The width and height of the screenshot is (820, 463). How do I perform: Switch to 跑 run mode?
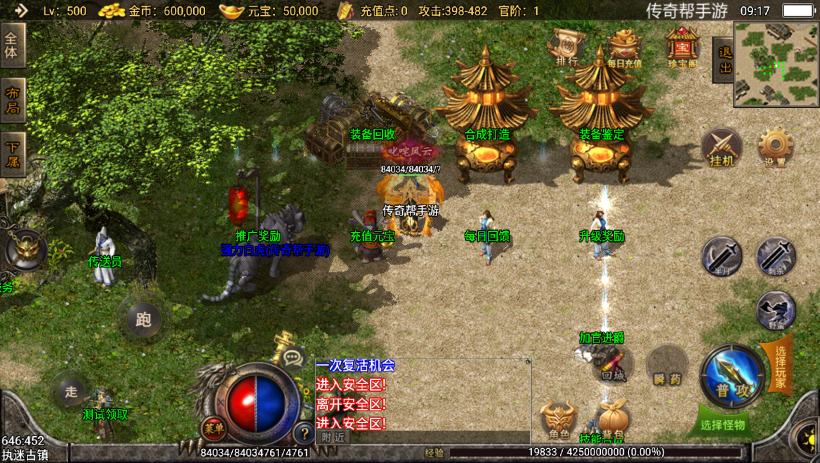143,320
